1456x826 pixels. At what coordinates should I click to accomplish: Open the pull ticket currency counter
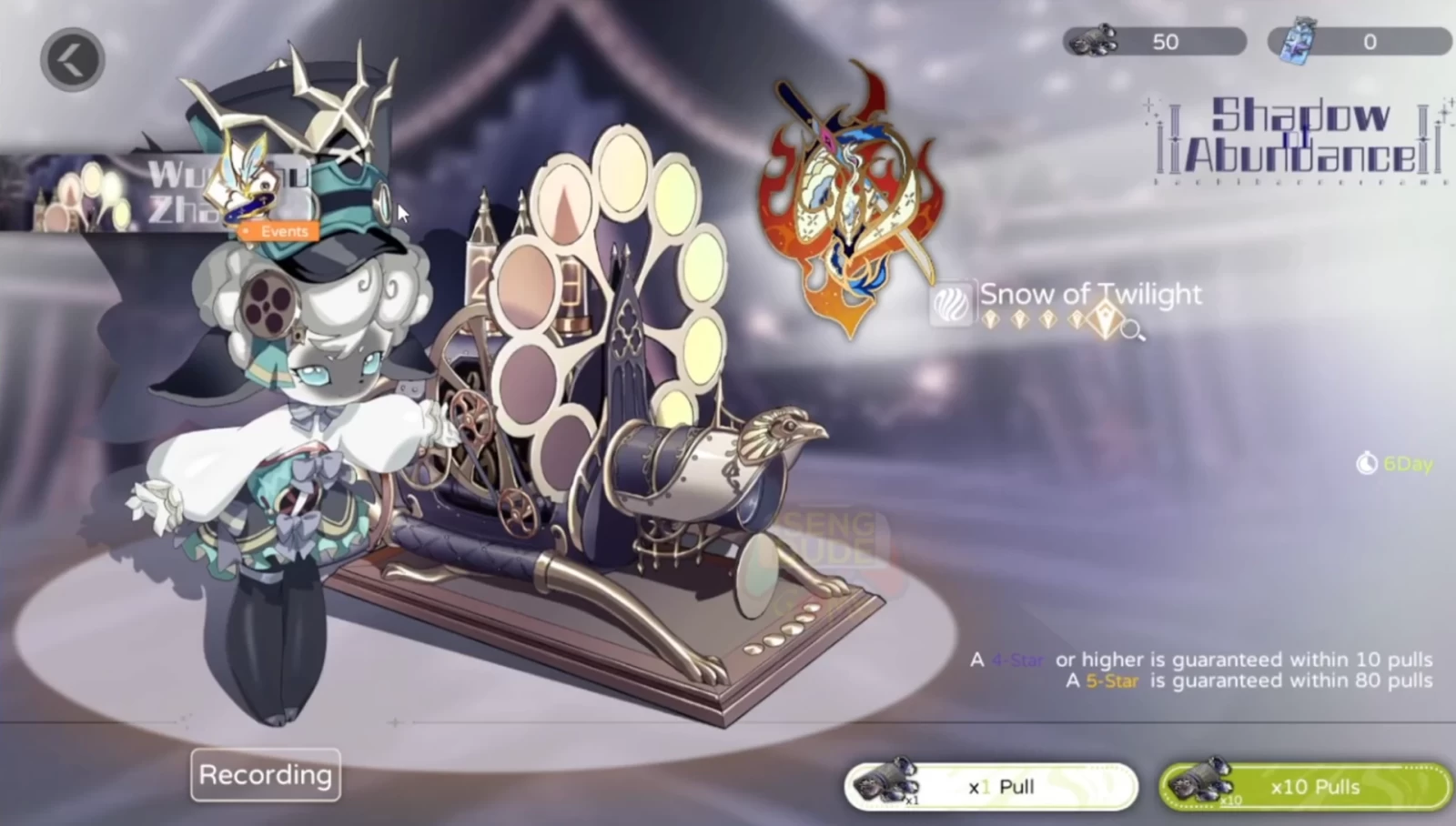(x=1154, y=42)
